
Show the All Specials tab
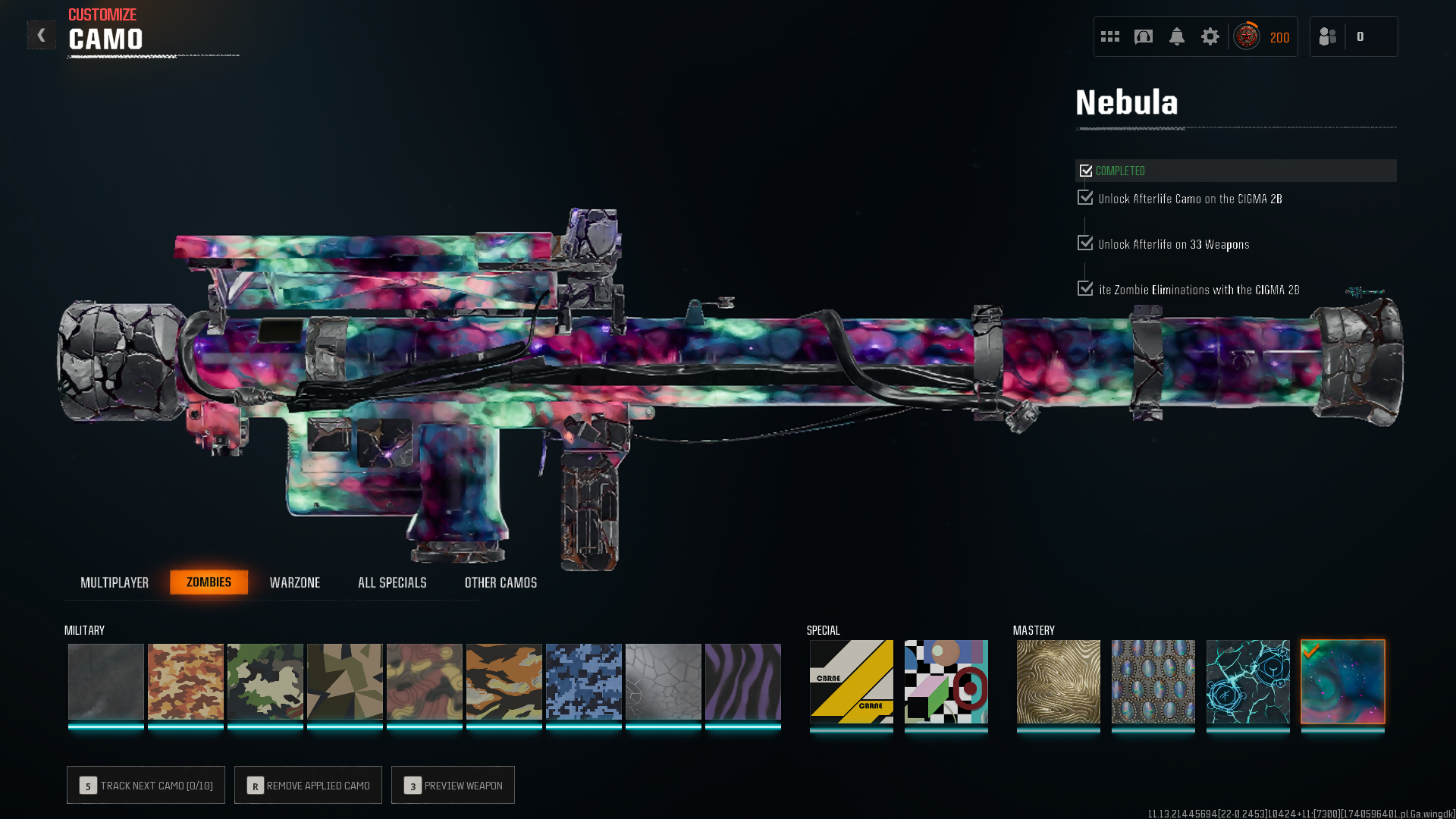(x=392, y=582)
